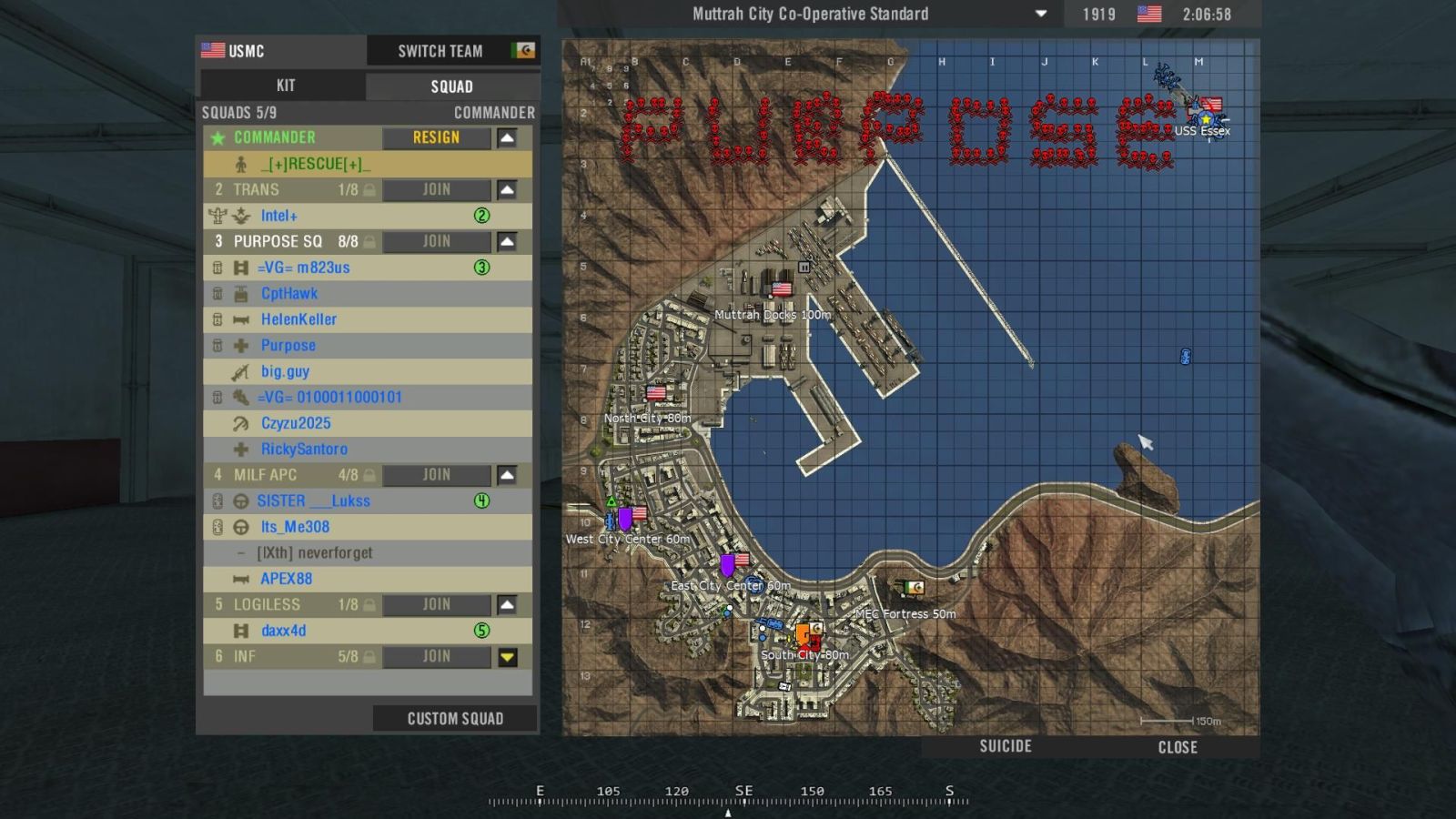This screenshot has width=1456, height=819.
Task: Open the Muttrah City map dropdown
Action: point(1041,15)
